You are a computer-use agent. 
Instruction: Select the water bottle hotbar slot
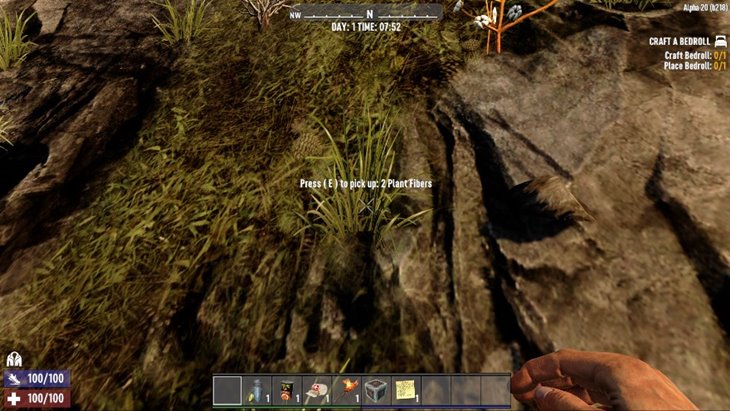tap(257, 390)
